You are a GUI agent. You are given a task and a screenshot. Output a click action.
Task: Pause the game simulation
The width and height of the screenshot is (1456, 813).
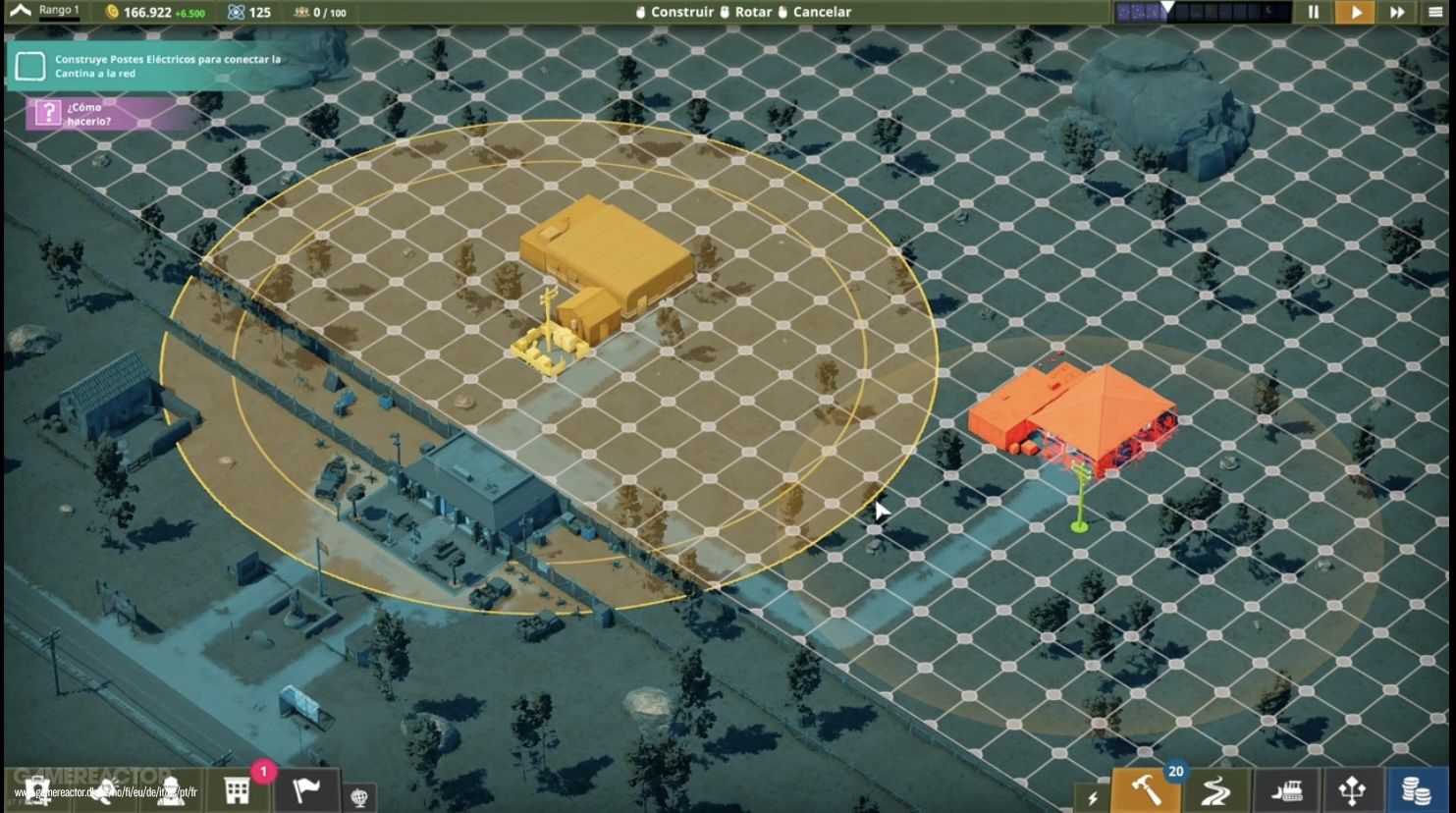[x=1314, y=12]
